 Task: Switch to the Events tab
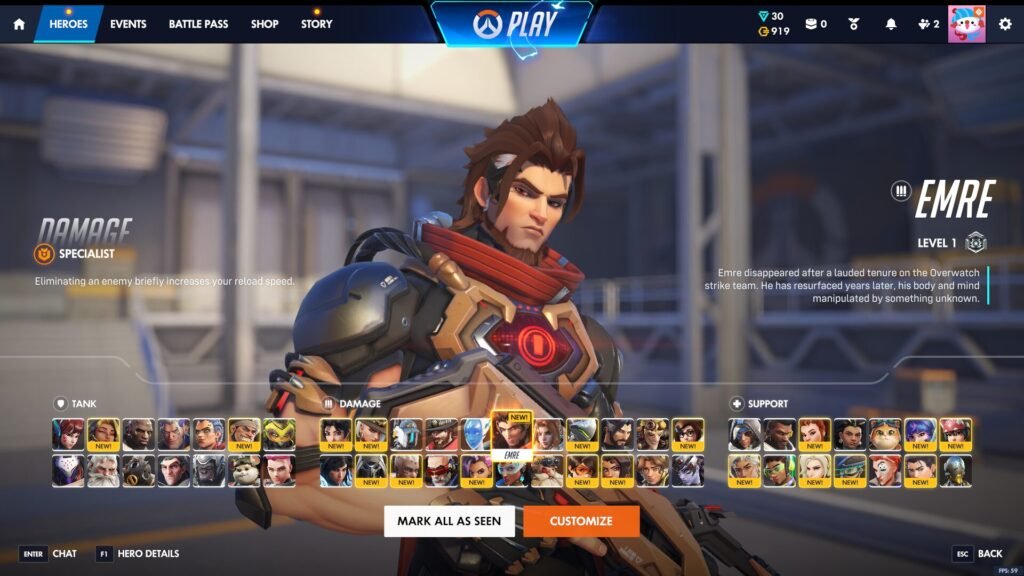tap(128, 24)
